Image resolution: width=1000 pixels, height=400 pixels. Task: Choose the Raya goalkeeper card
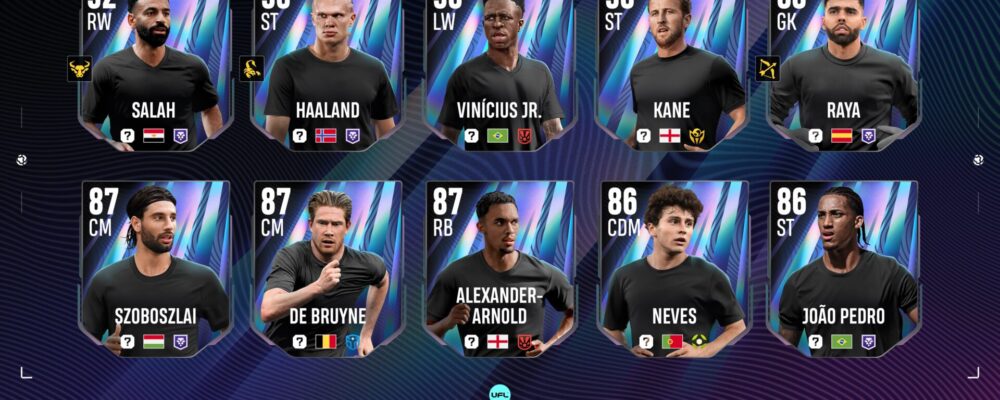pos(843,75)
